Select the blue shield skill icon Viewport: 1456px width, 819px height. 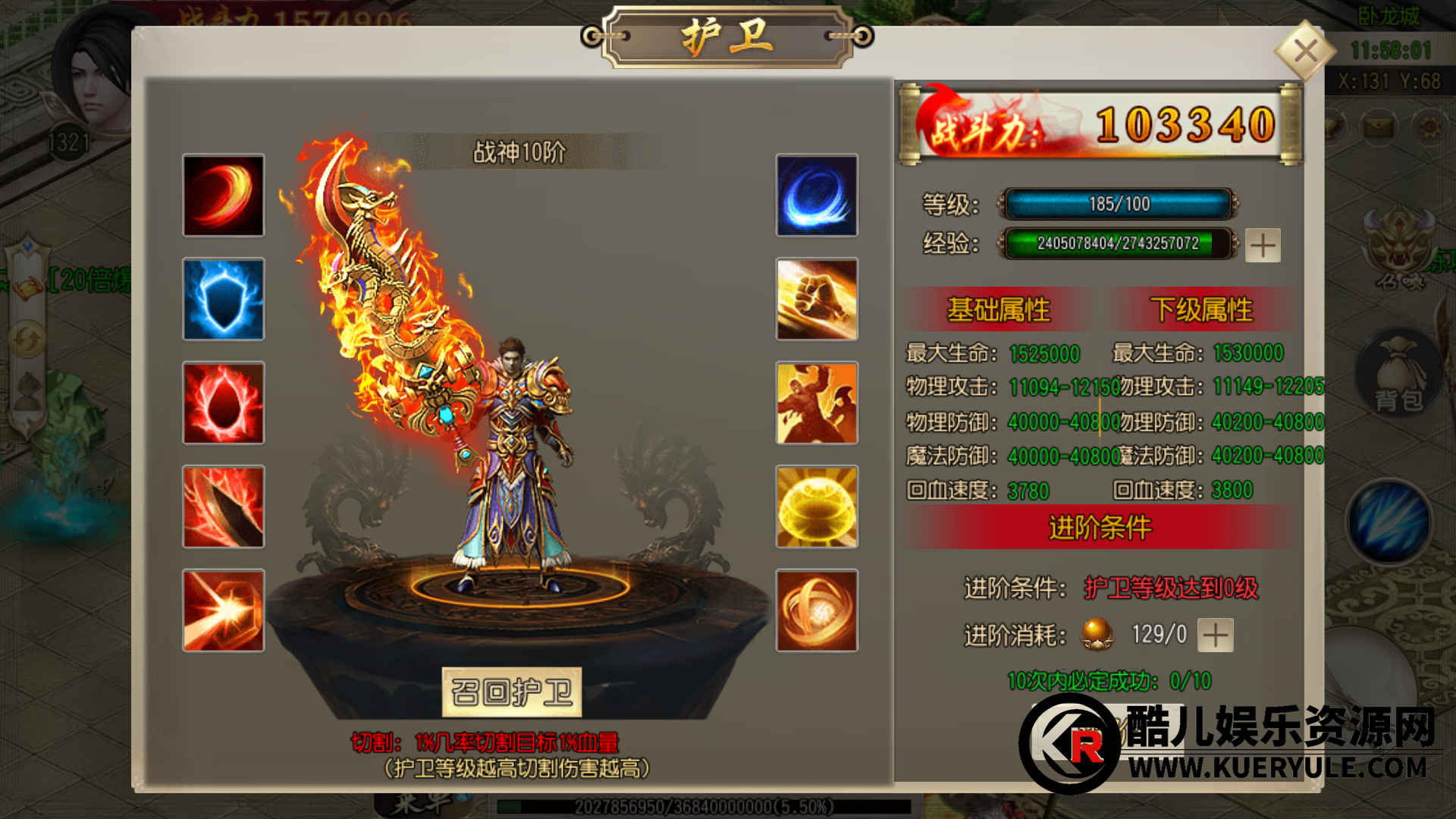tap(224, 299)
